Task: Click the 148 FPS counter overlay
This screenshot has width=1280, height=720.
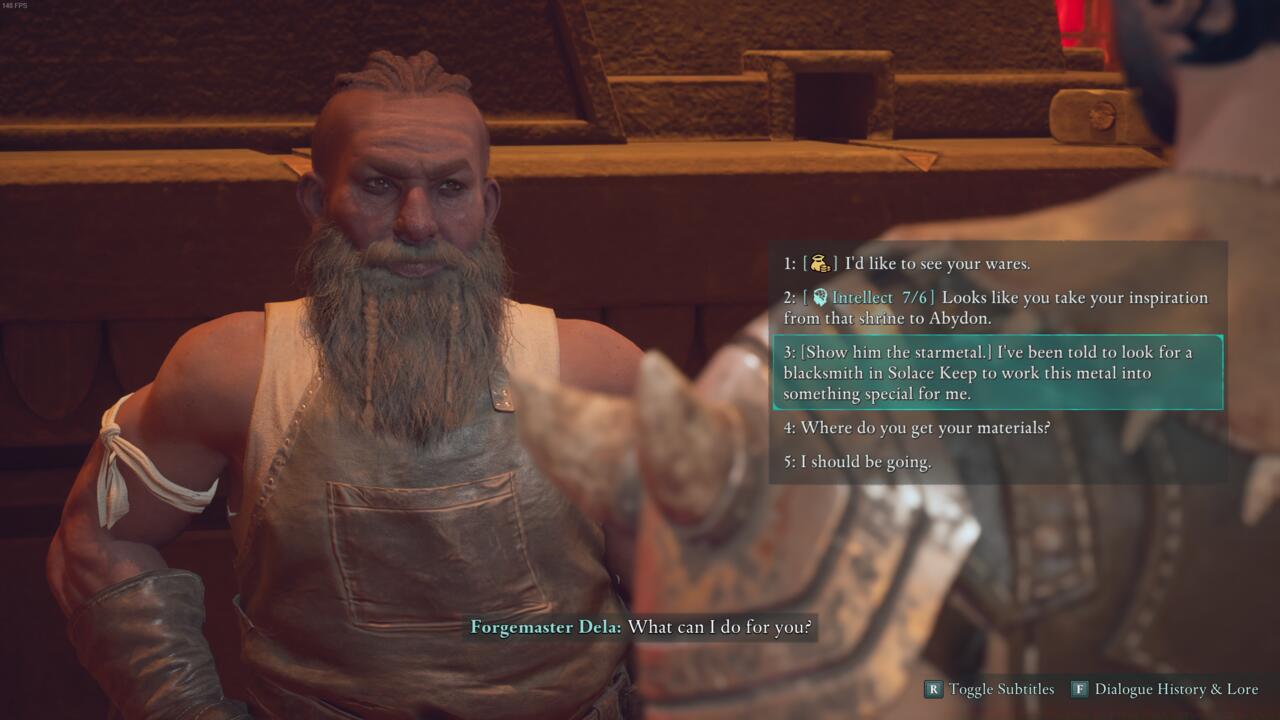Action: click(x=14, y=8)
